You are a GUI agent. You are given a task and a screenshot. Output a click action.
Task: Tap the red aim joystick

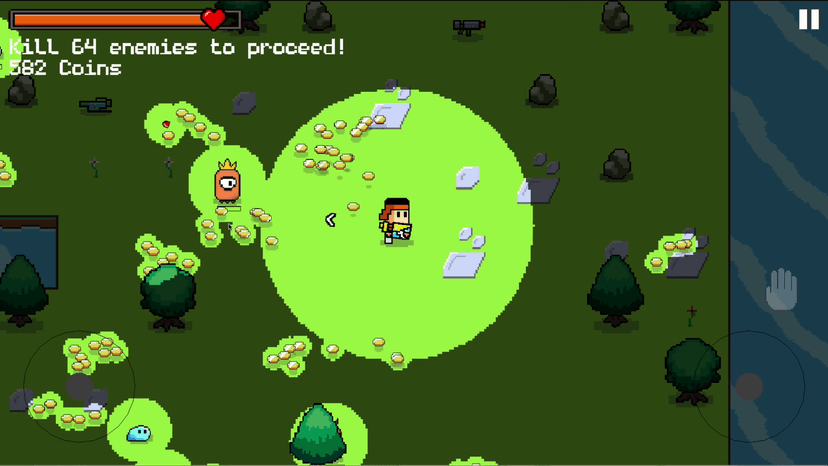point(750,386)
